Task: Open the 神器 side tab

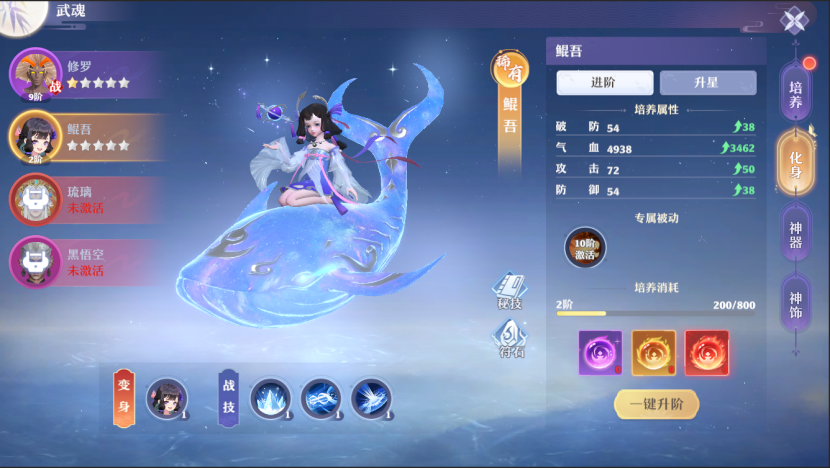Action: tap(796, 234)
